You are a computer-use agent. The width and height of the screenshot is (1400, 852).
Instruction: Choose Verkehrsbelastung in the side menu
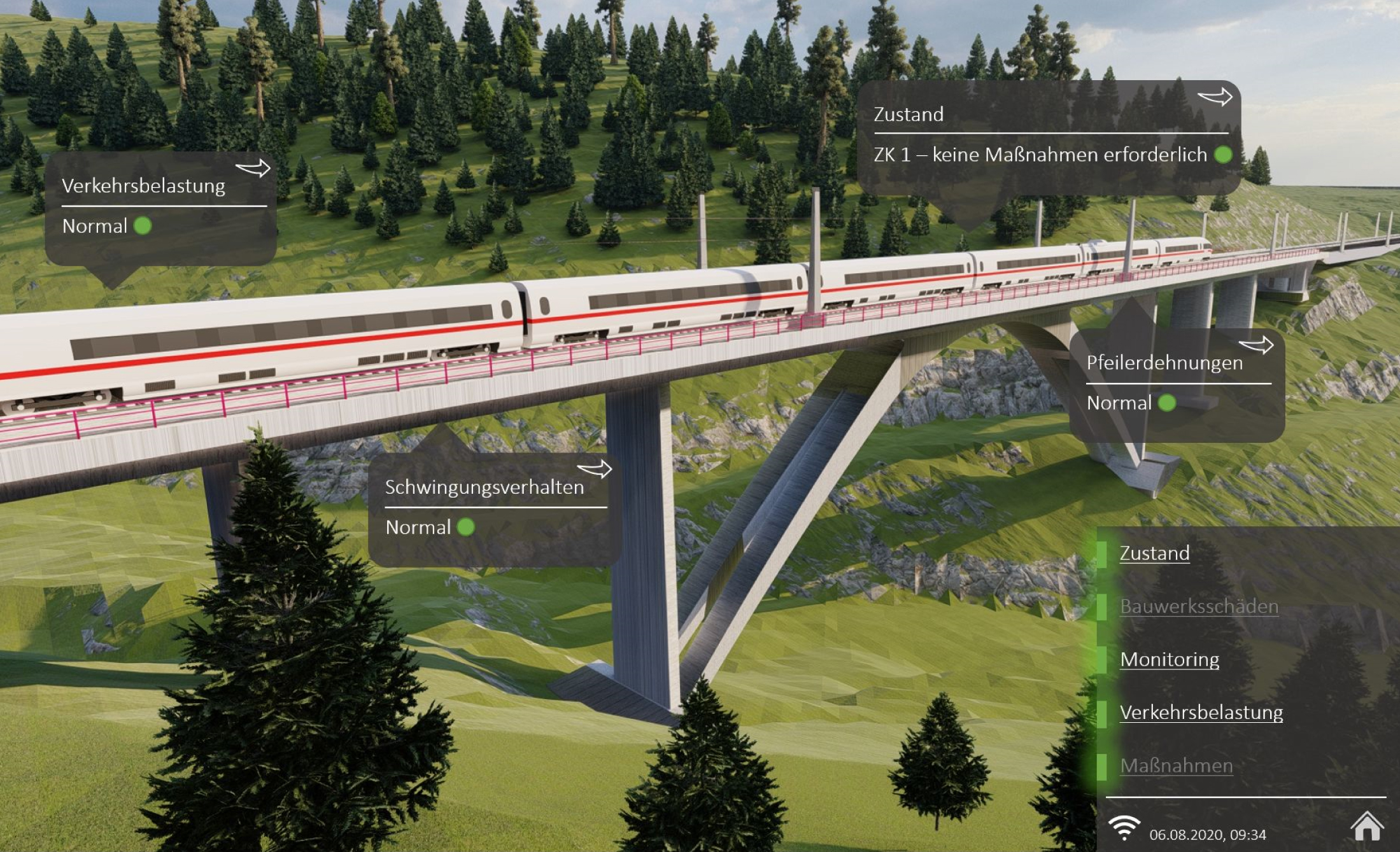tap(1201, 712)
